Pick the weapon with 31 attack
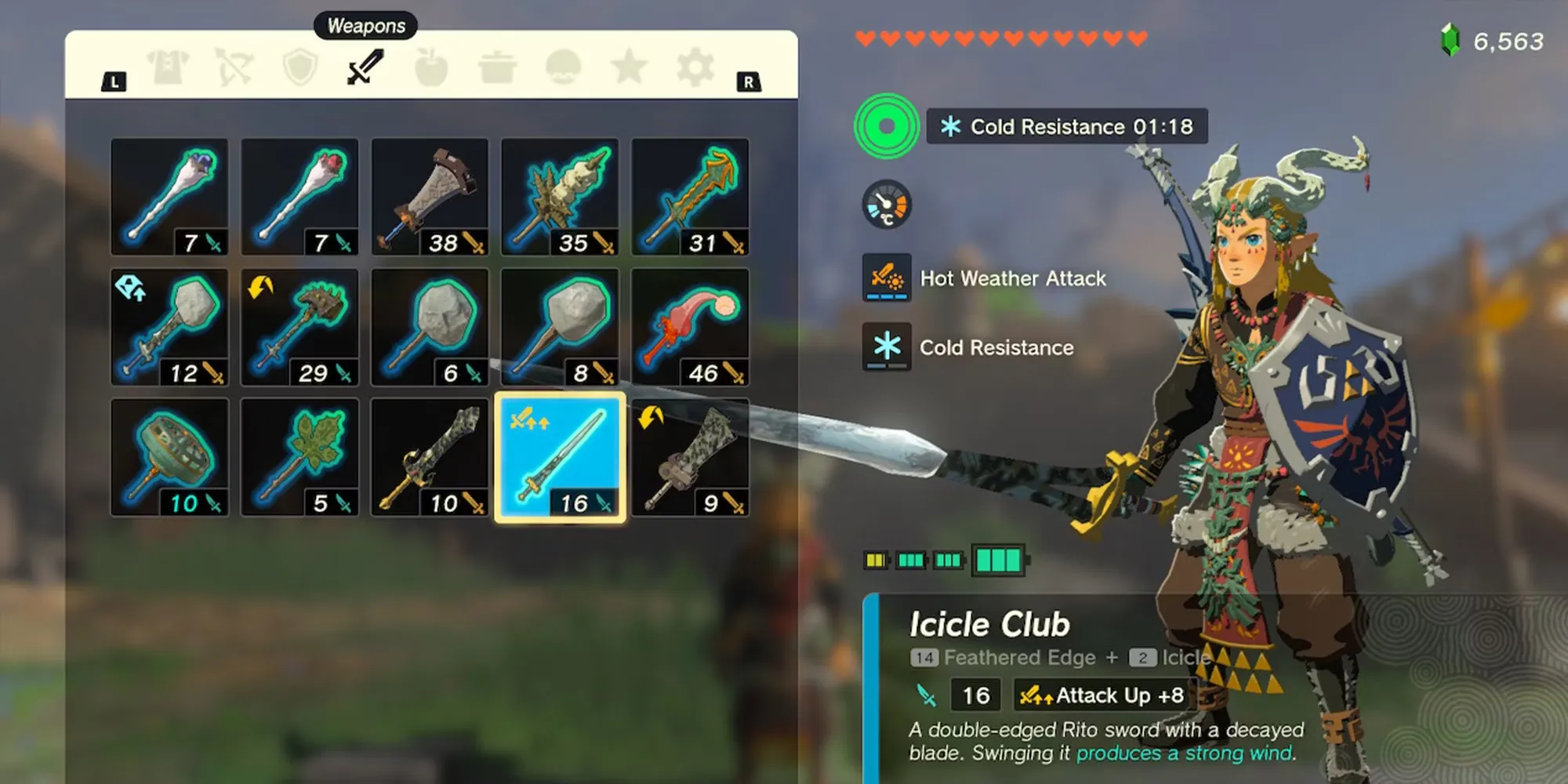This screenshot has height=784, width=1568. (690, 197)
